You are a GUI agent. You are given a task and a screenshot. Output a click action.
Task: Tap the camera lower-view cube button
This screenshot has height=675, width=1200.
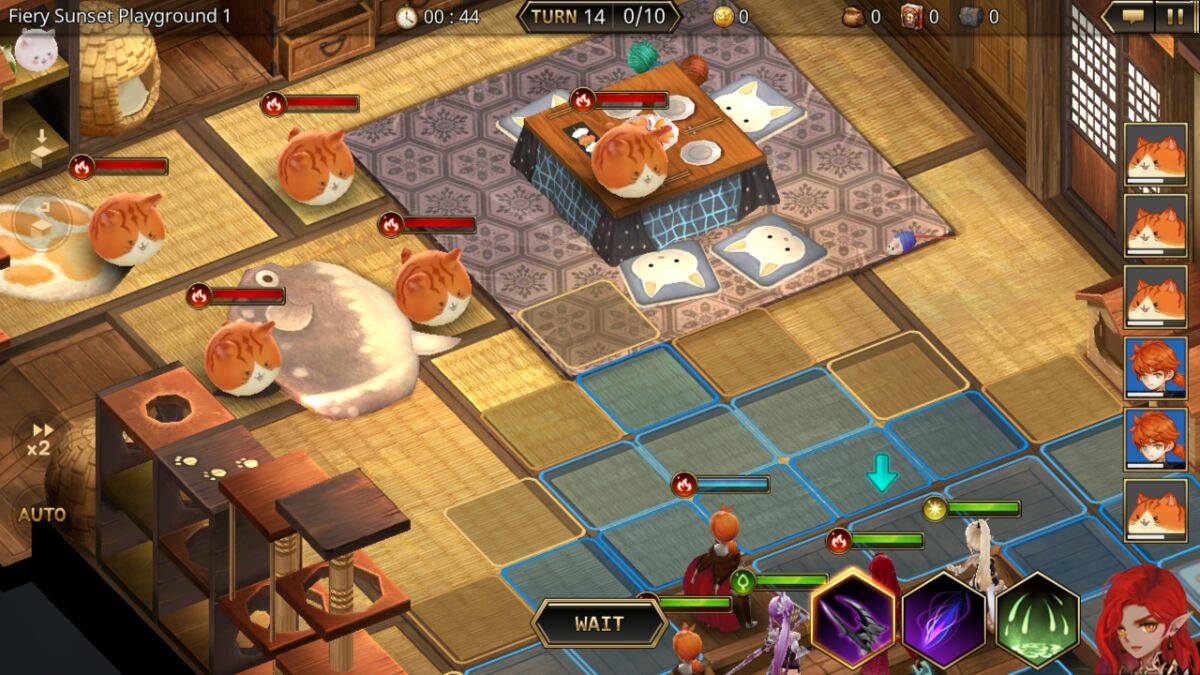coord(40,146)
